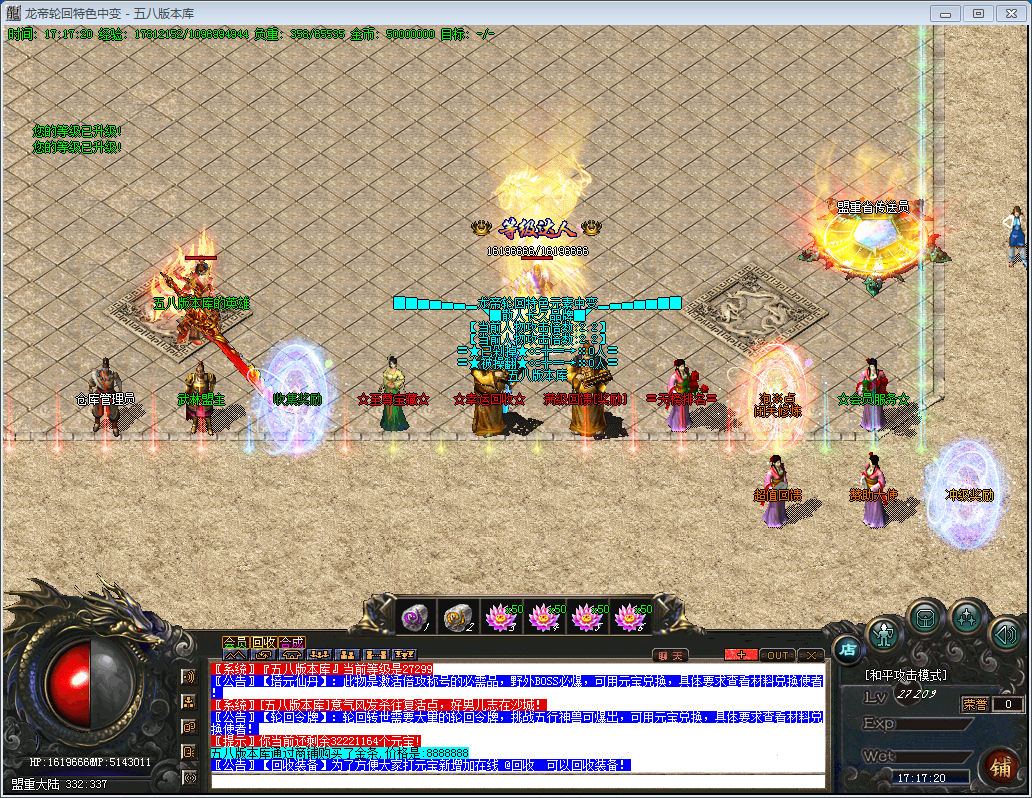
Task: Close the chat panel with the X button
Action: pos(810,655)
